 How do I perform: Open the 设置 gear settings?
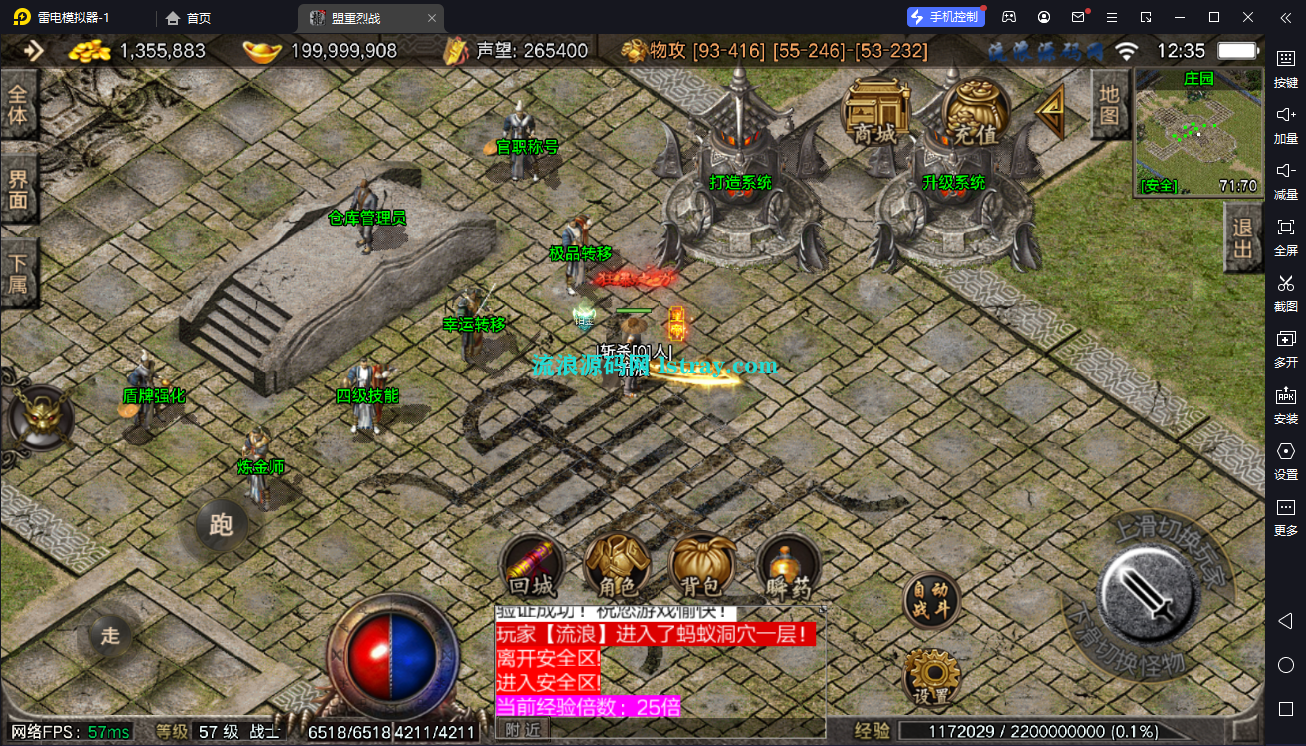tap(931, 676)
